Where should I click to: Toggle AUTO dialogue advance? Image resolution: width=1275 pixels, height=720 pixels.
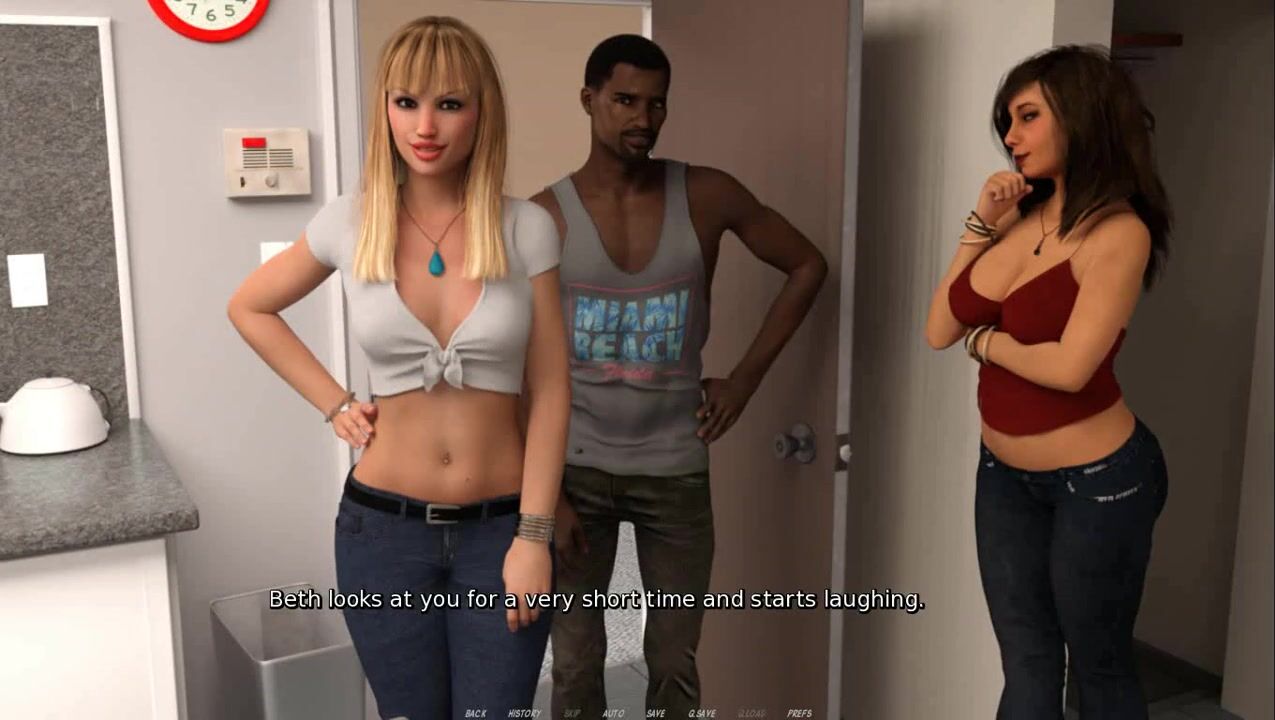(613, 713)
